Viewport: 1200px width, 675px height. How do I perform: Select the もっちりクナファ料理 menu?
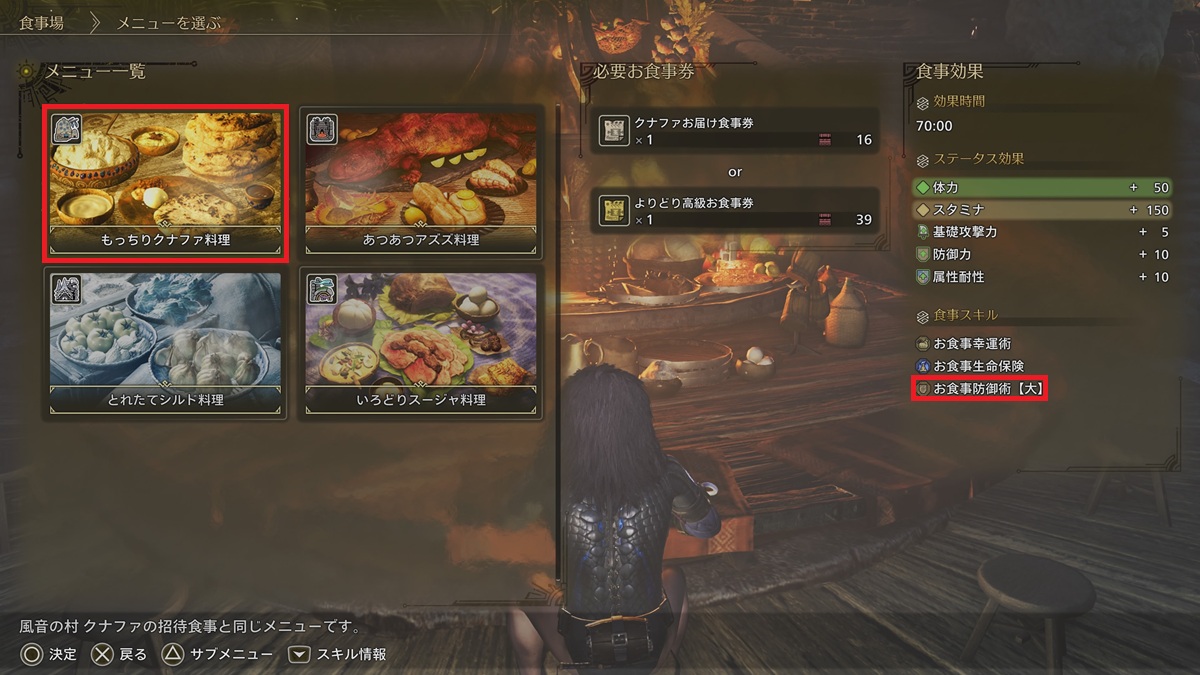tap(166, 183)
